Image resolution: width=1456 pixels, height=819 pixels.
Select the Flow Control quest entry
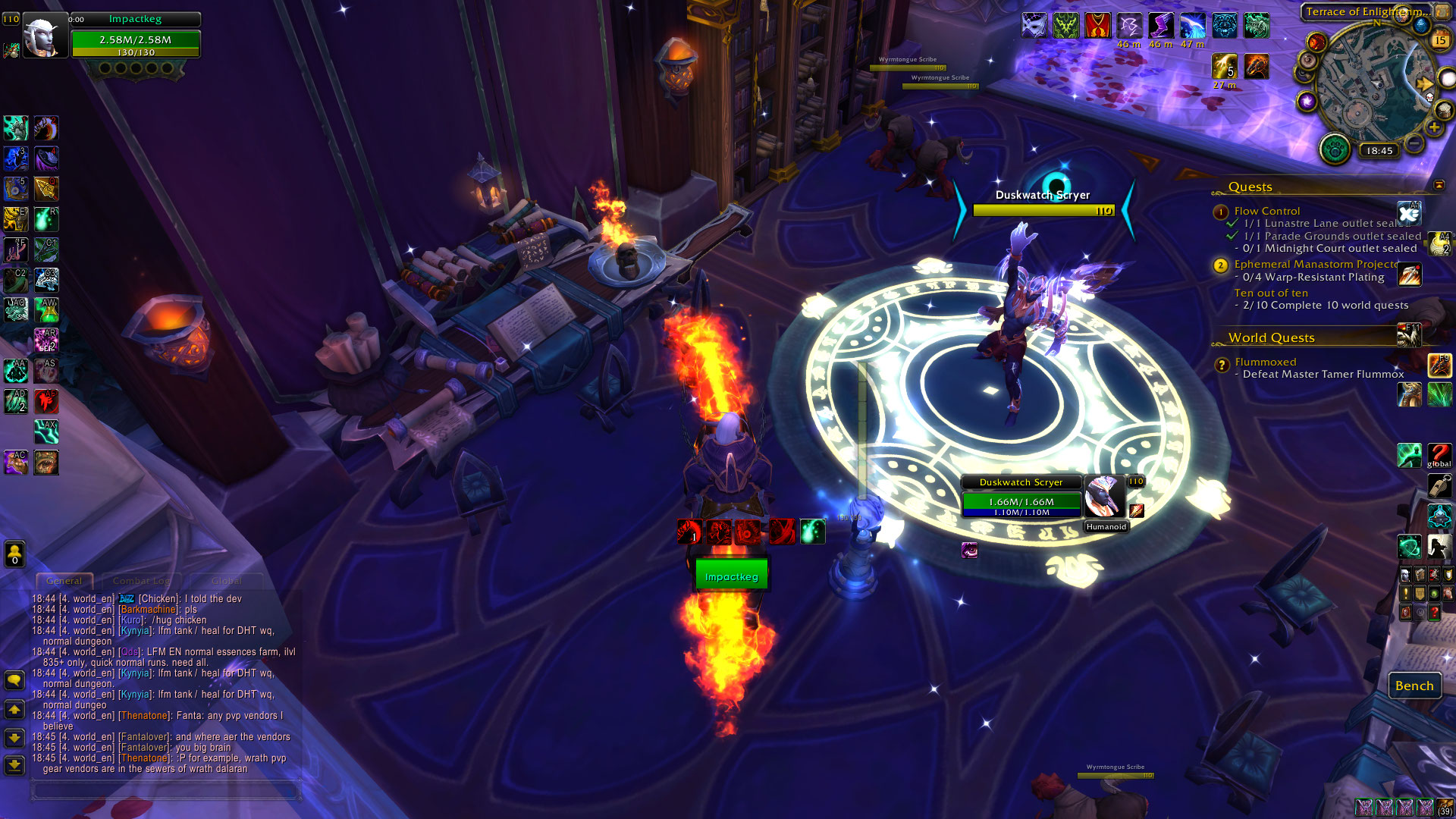[x=1266, y=211]
